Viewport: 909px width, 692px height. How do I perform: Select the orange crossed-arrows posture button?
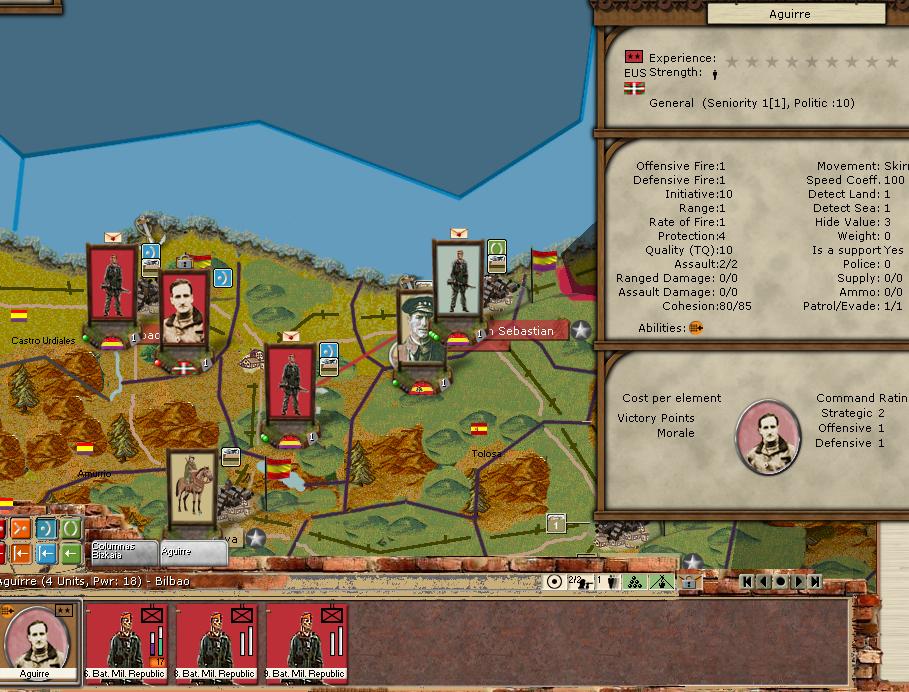(x=21, y=529)
